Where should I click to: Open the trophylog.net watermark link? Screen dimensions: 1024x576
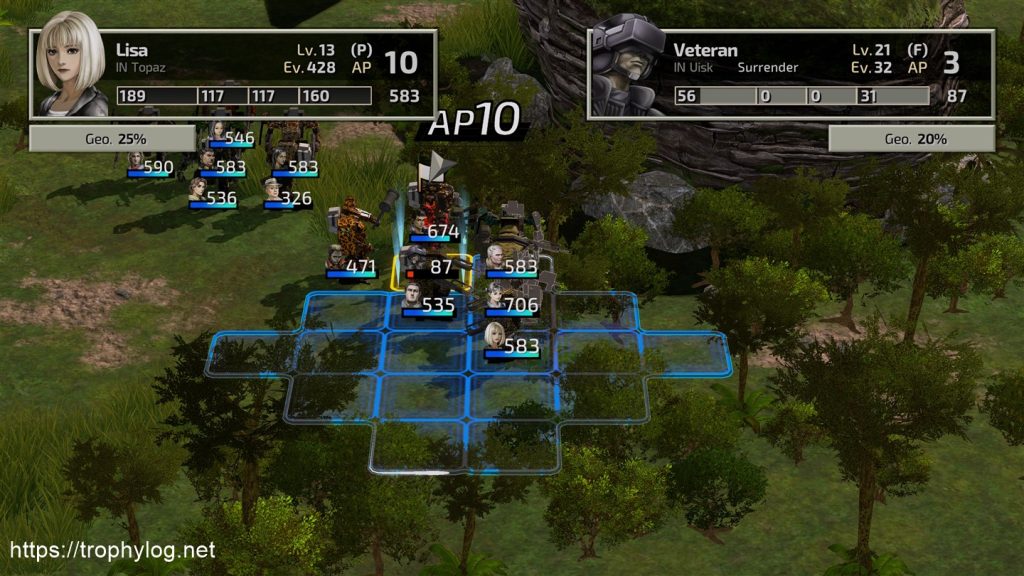tap(113, 550)
